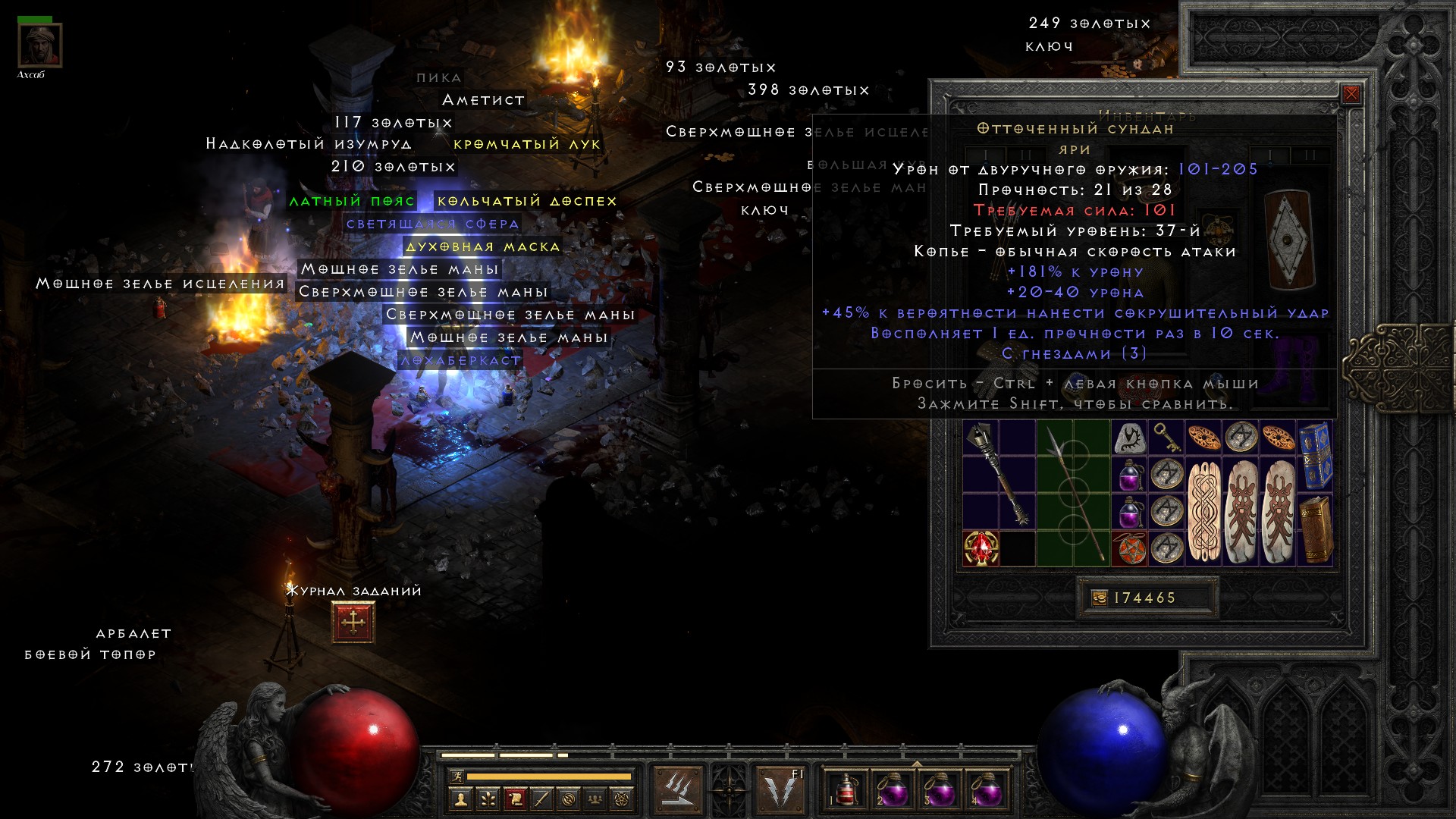Select the red jewel in the inventory

click(981, 548)
